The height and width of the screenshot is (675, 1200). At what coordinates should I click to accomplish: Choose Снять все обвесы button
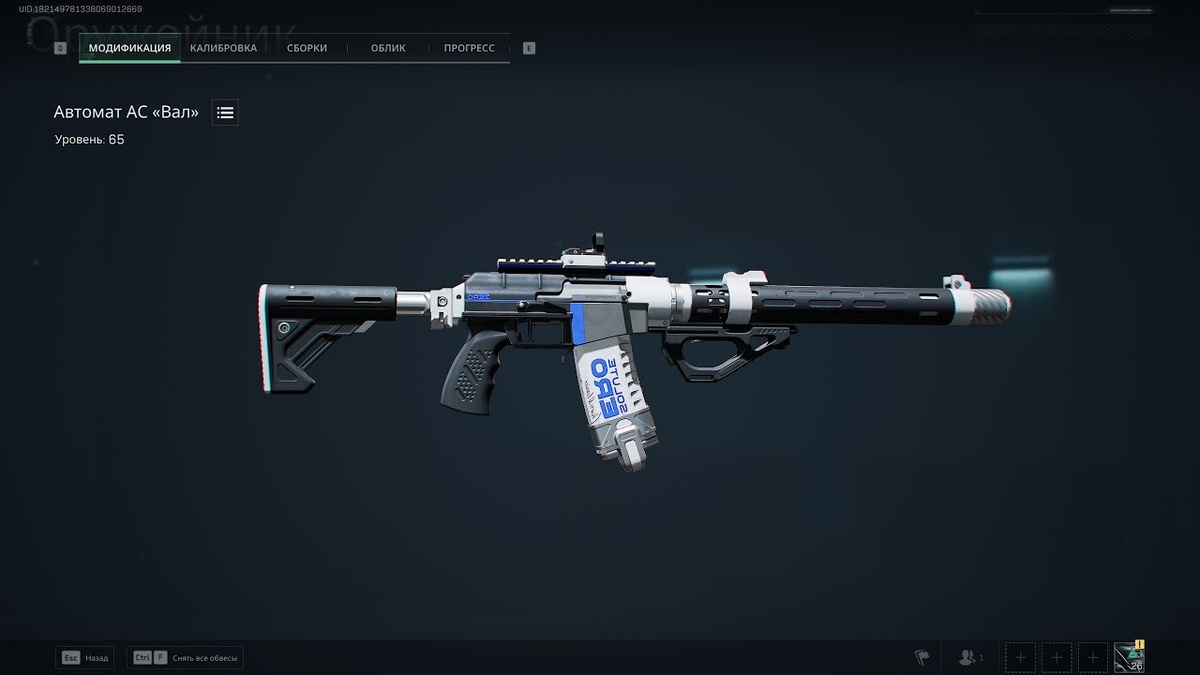click(186, 658)
